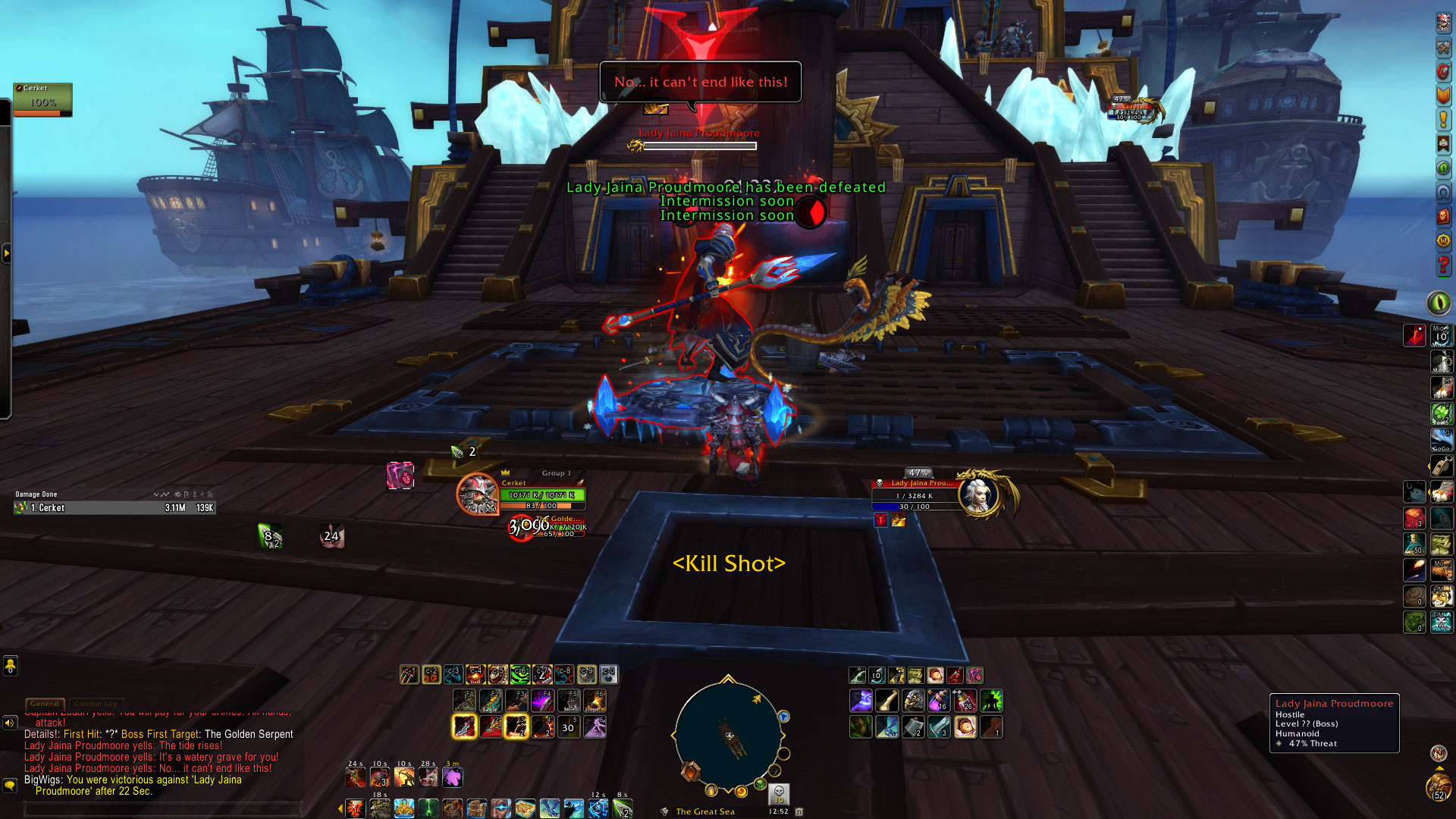Click the minimap showing the ship
The width and height of the screenshot is (1456, 819).
pos(728,736)
